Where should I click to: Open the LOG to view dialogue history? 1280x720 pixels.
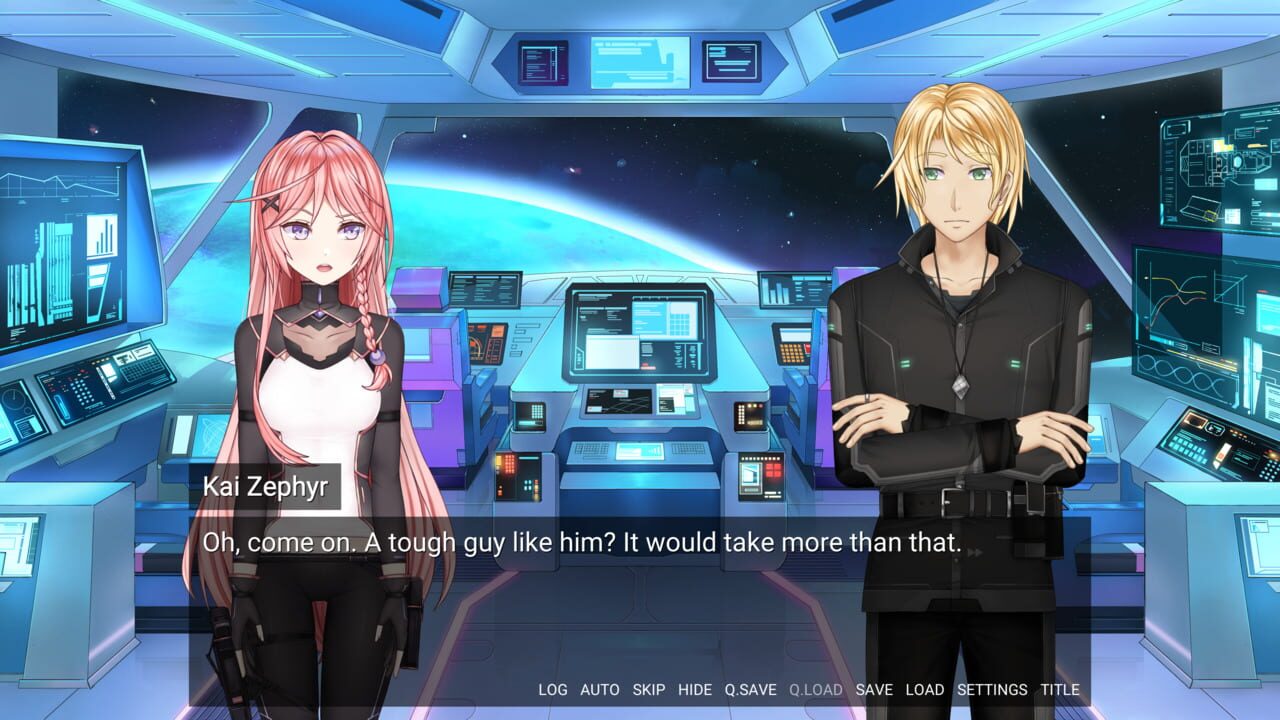[555, 690]
